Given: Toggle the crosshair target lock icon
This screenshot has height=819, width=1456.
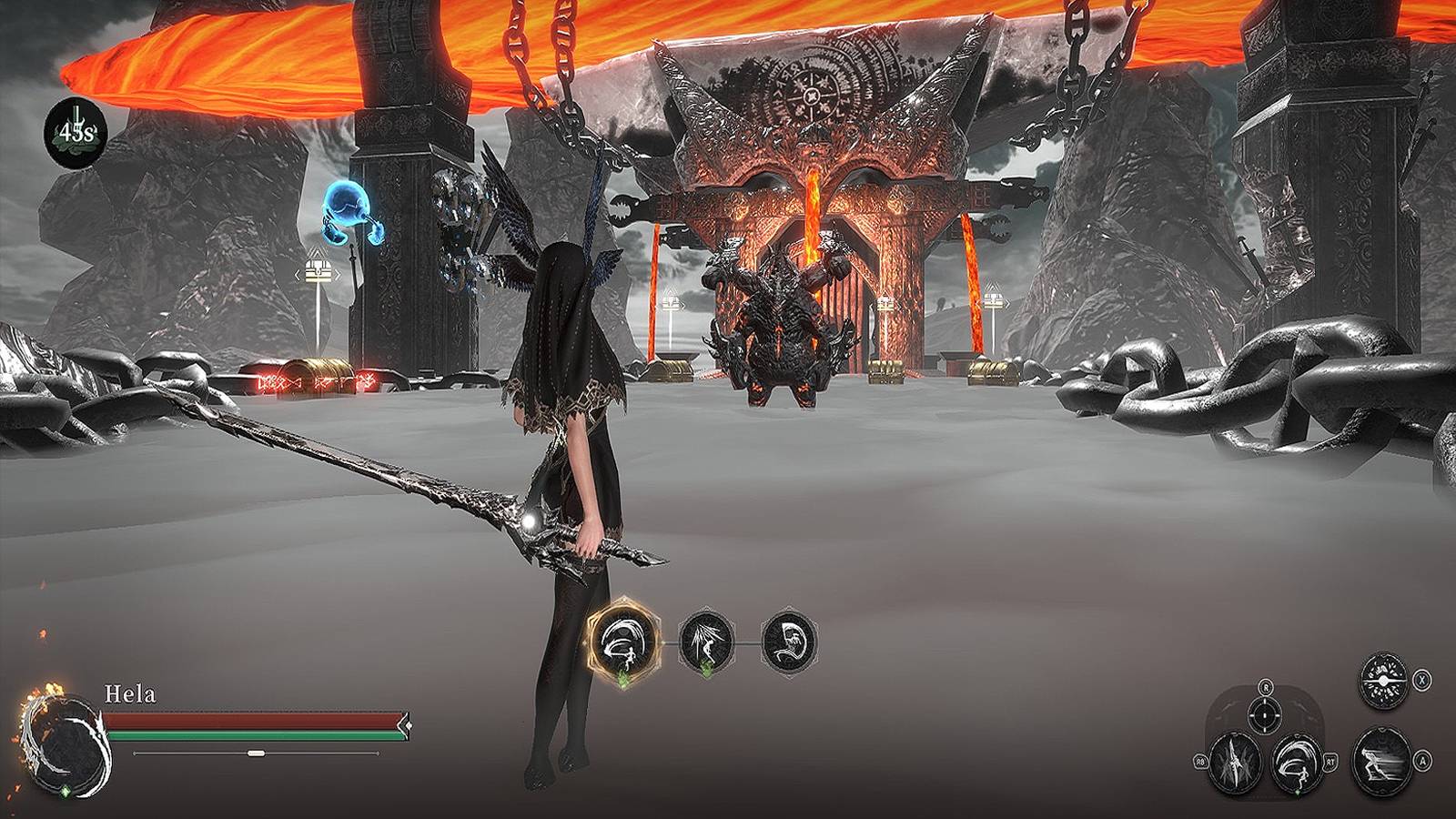Looking at the screenshot, I should pyautogui.click(x=1264, y=714).
